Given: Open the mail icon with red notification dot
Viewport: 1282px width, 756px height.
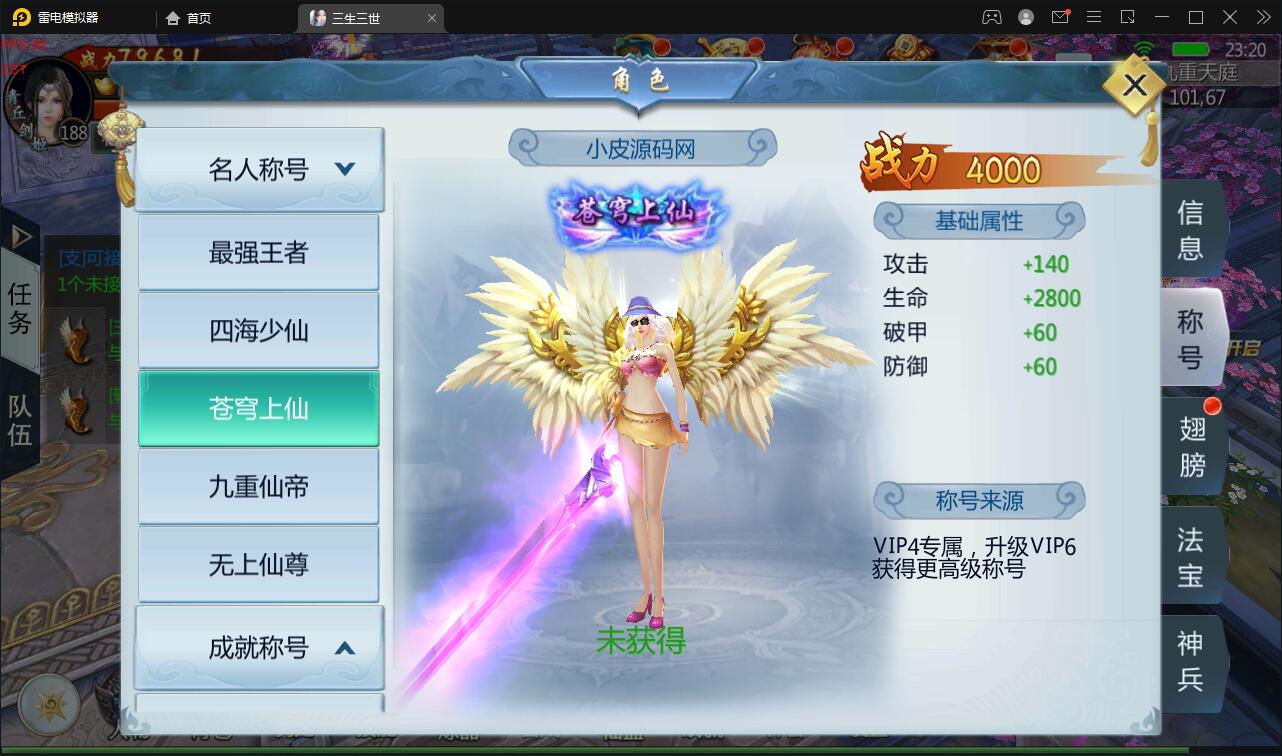Looking at the screenshot, I should point(1060,16).
